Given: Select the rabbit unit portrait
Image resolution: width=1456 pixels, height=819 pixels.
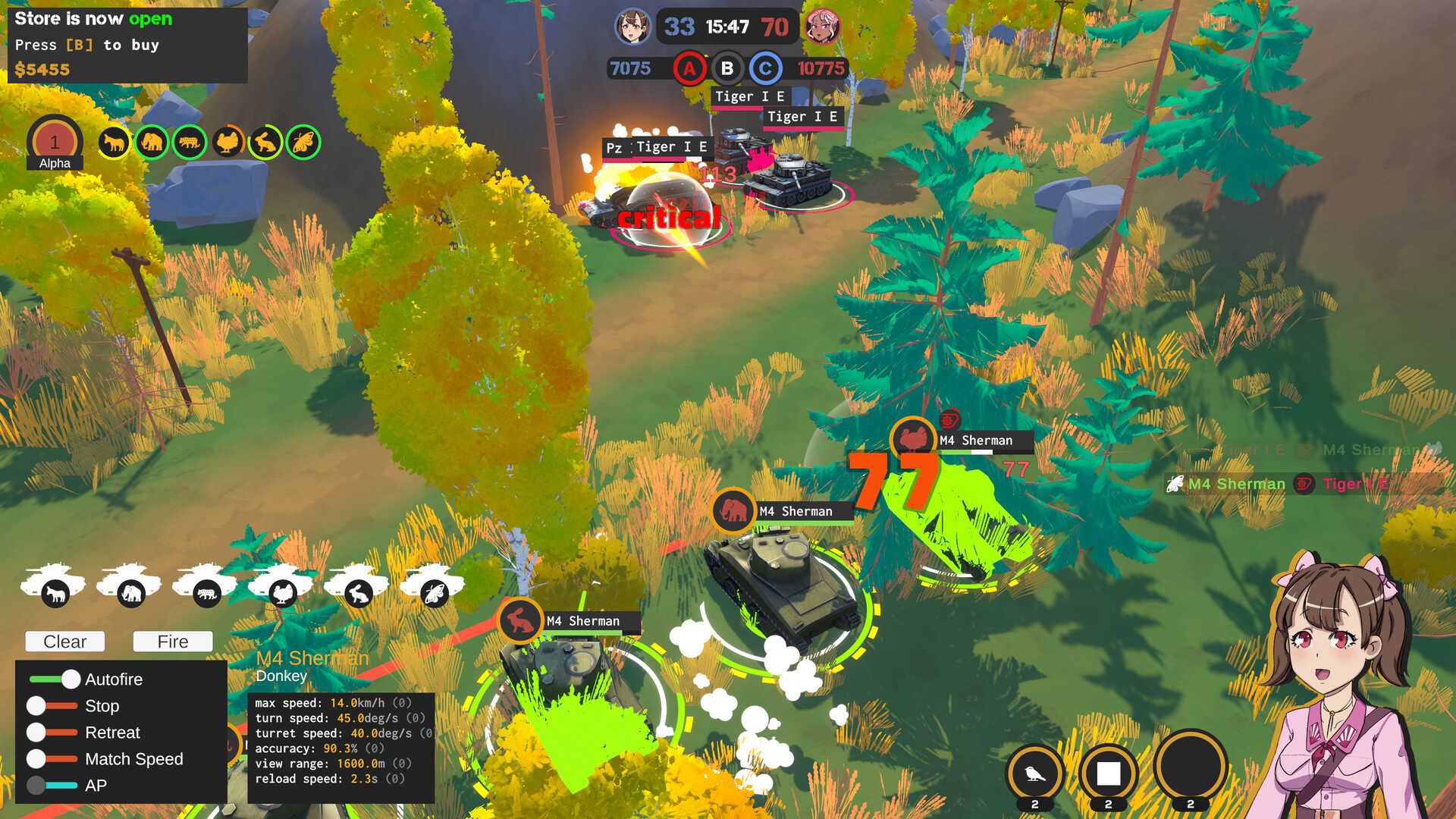Looking at the screenshot, I should (x=265, y=143).
